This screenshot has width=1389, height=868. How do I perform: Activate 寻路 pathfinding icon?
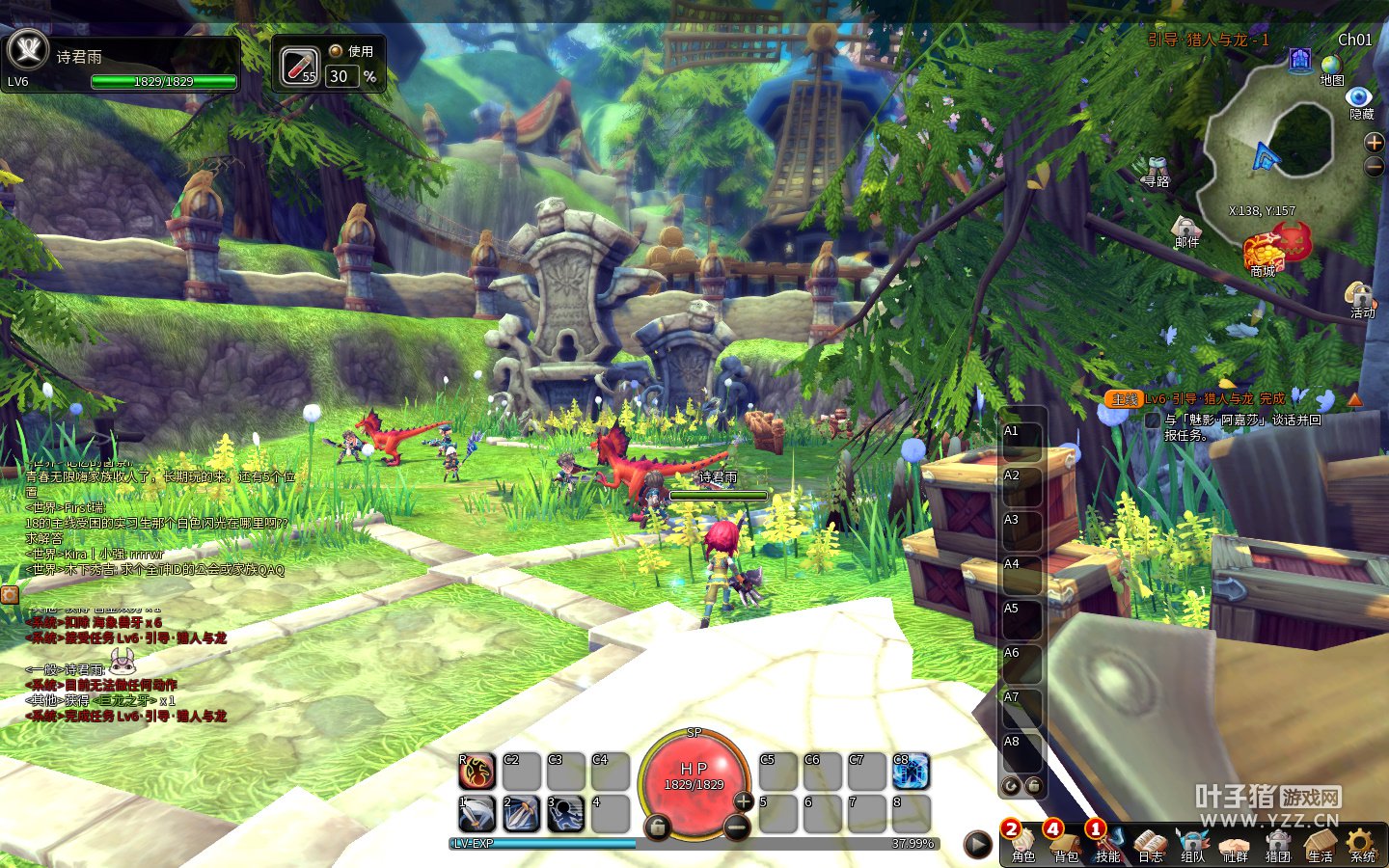1156,172
